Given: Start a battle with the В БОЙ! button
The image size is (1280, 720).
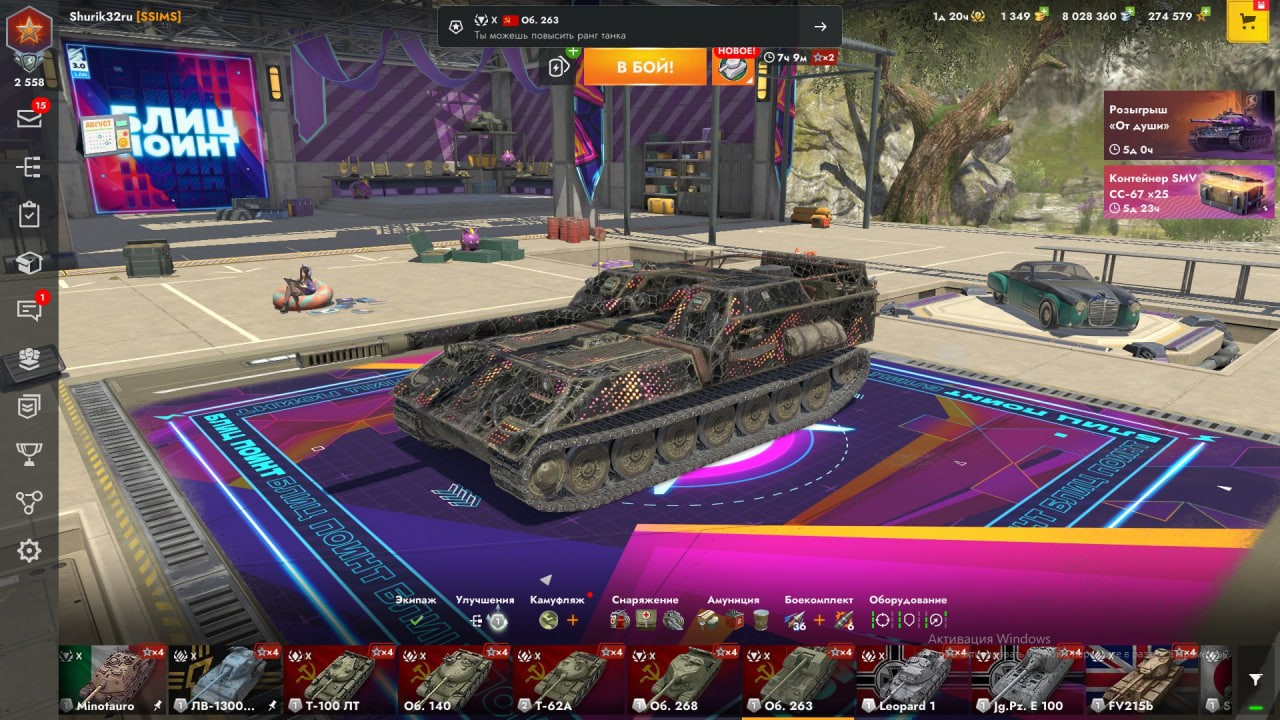Looking at the screenshot, I should point(645,67).
